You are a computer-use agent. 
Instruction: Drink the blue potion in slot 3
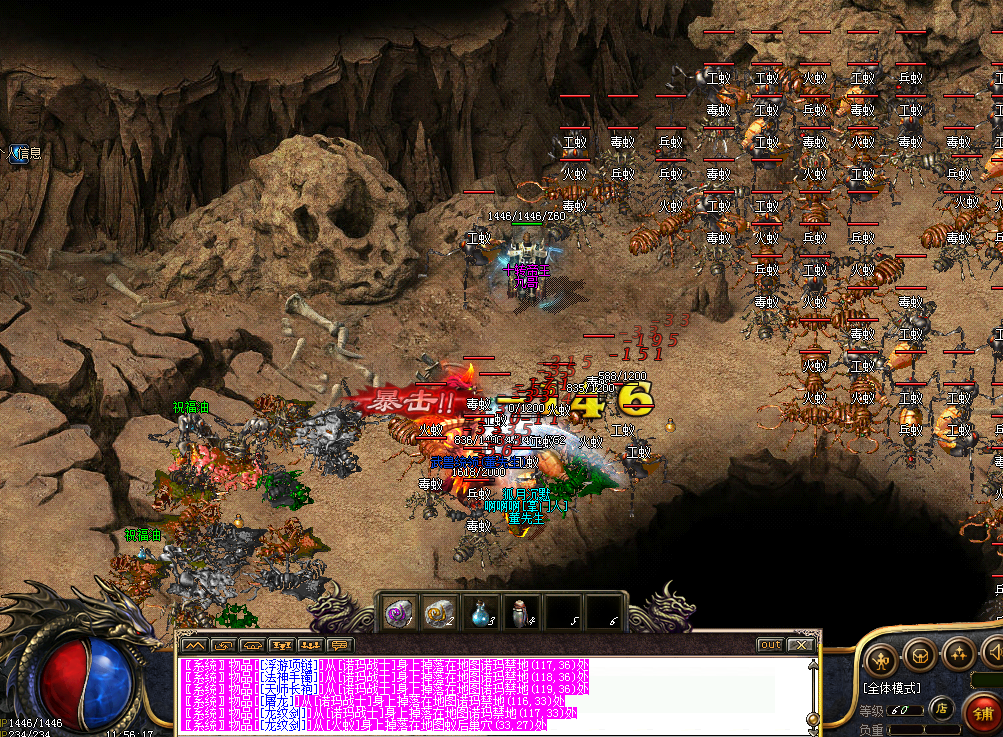click(480, 612)
